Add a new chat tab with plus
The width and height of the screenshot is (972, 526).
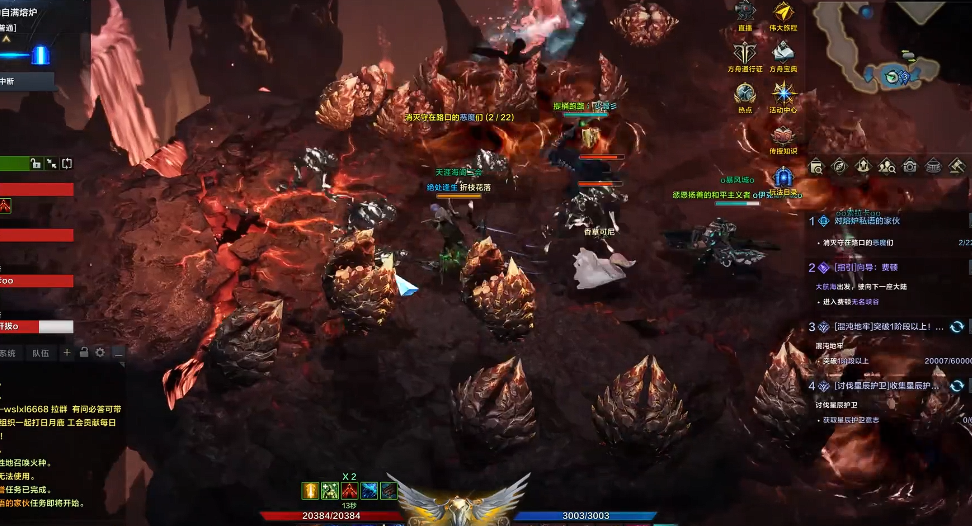[67, 353]
